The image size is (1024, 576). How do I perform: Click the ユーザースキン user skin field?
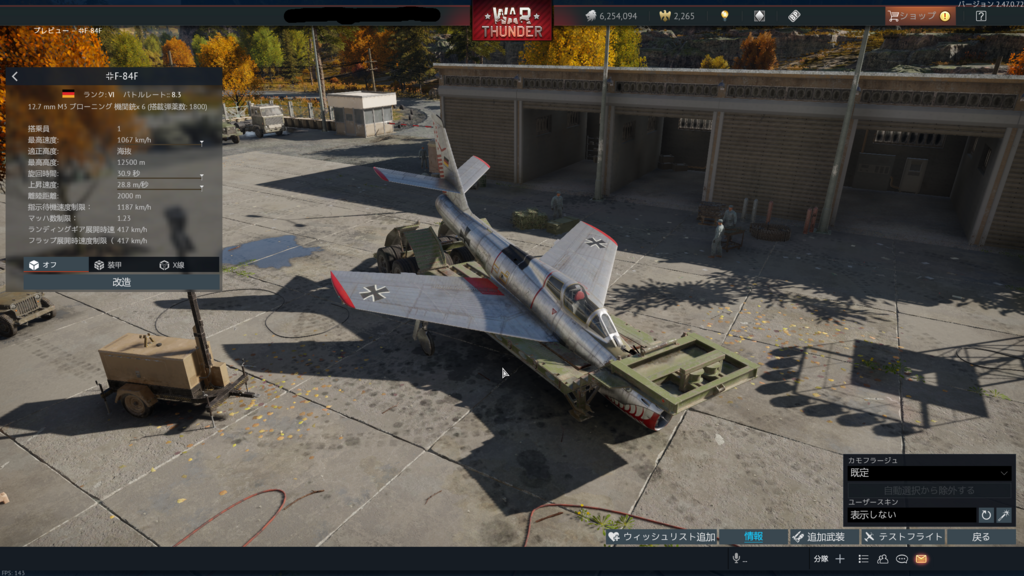click(x=910, y=515)
